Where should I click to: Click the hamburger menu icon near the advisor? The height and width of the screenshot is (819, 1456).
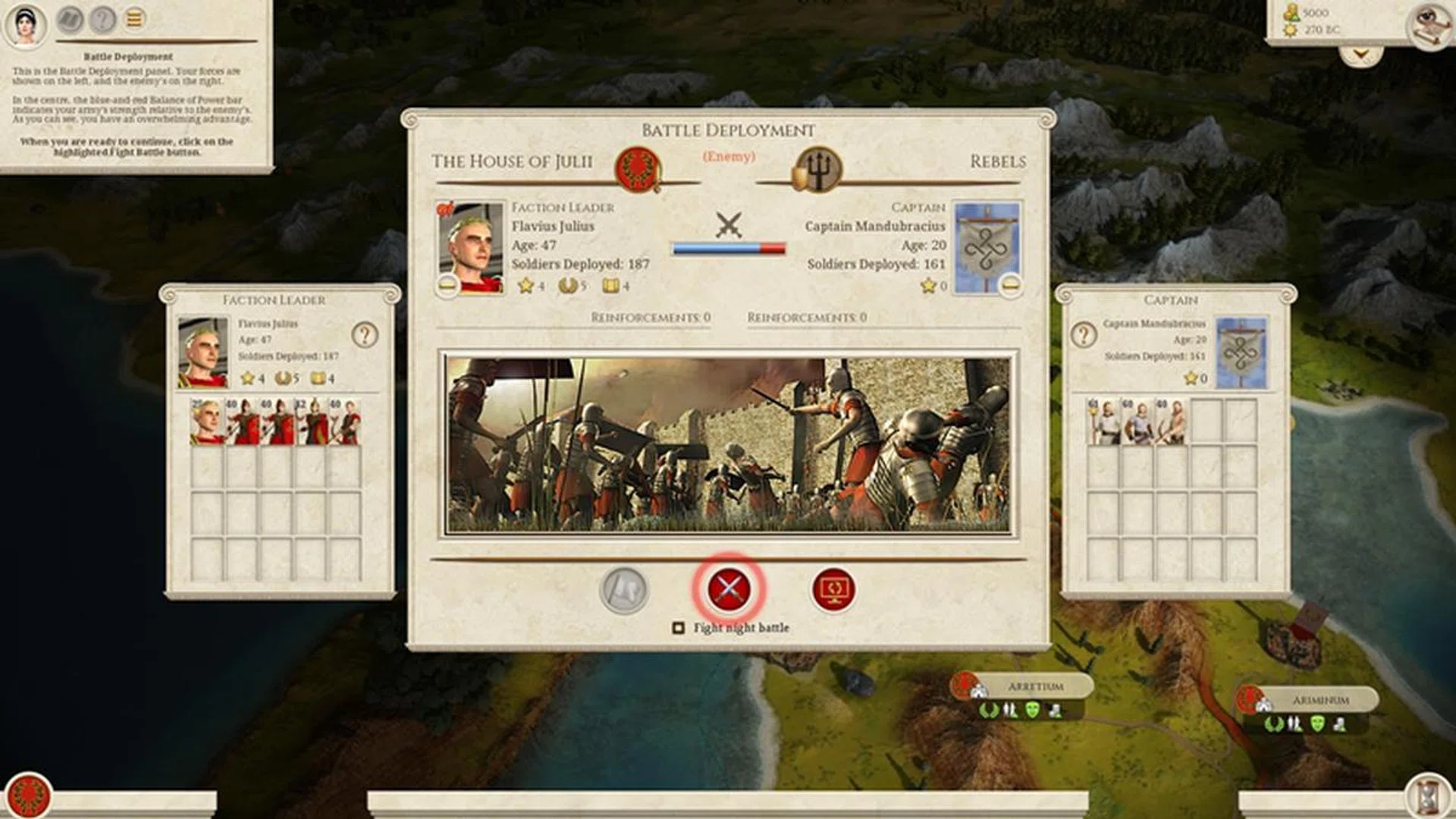click(x=134, y=20)
